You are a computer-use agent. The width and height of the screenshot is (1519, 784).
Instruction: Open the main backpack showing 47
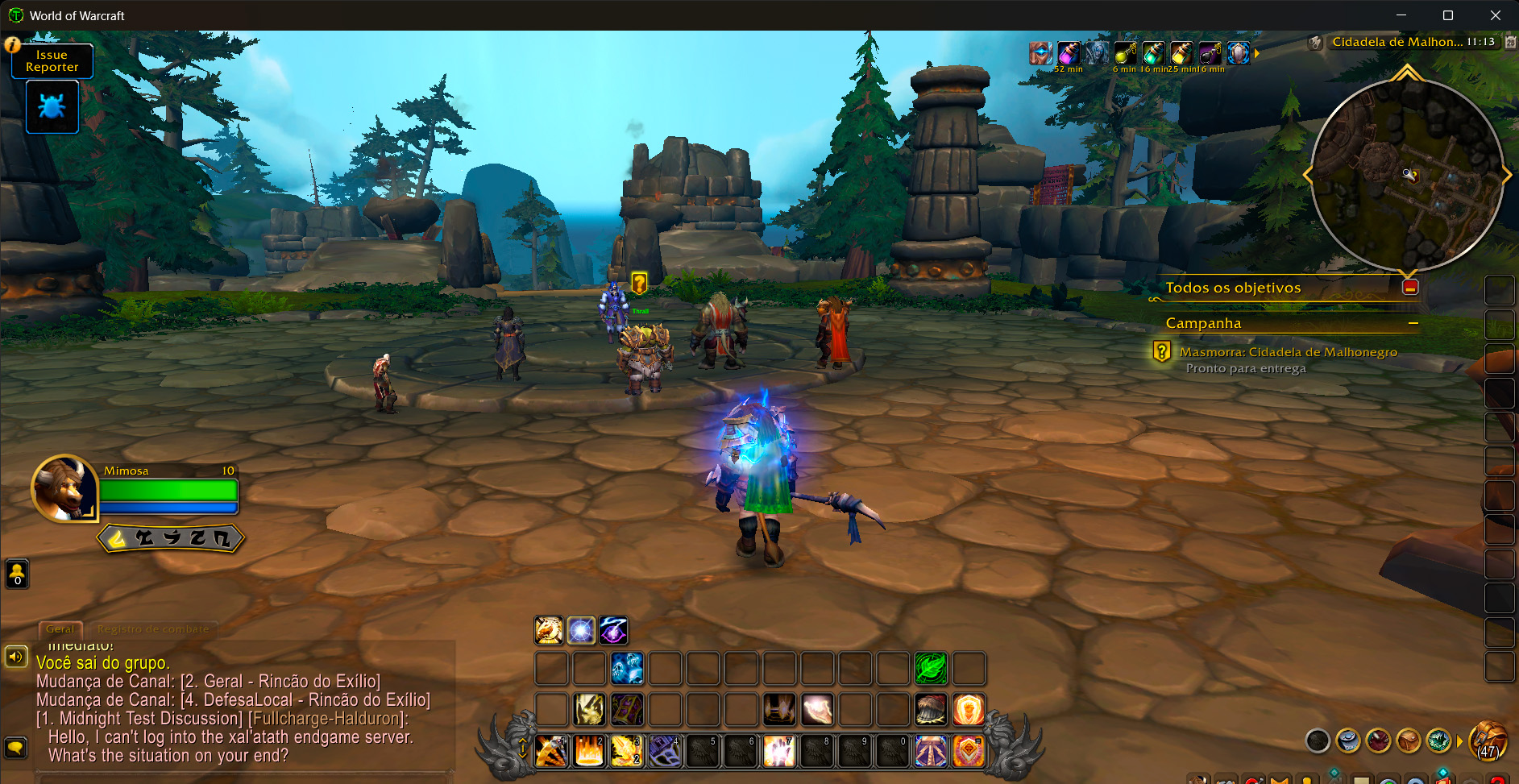(x=1488, y=740)
